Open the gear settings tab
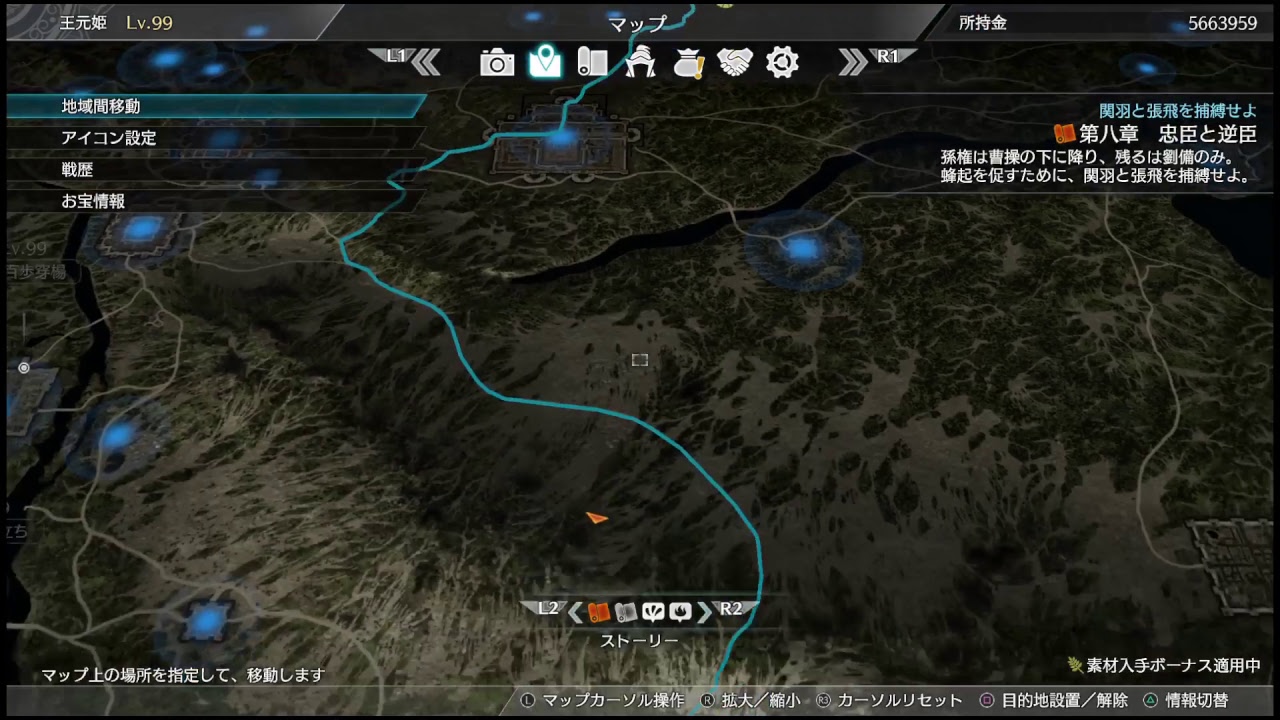 click(x=782, y=62)
